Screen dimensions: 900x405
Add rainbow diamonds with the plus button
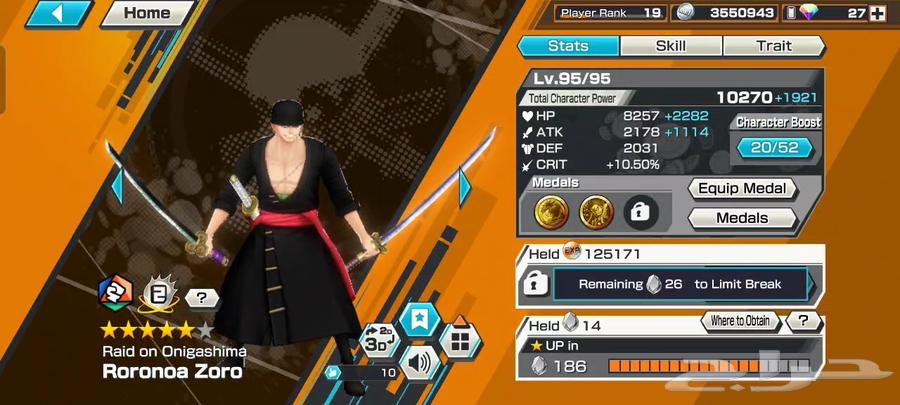tap(877, 13)
